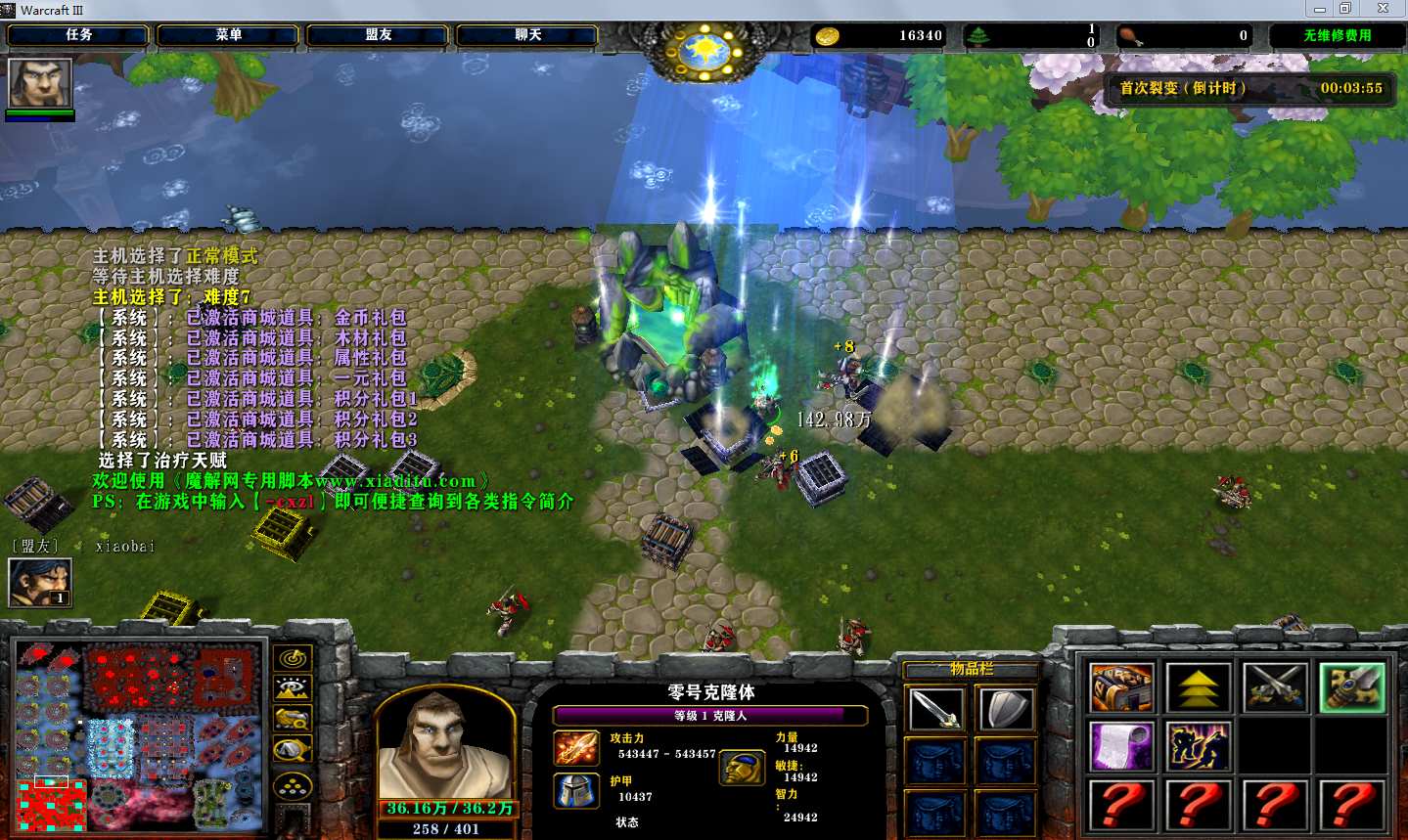The width and height of the screenshot is (1408, 840).
Task: Click the ally xiaobai hero portrait
Action: click(x=40, y=582)
